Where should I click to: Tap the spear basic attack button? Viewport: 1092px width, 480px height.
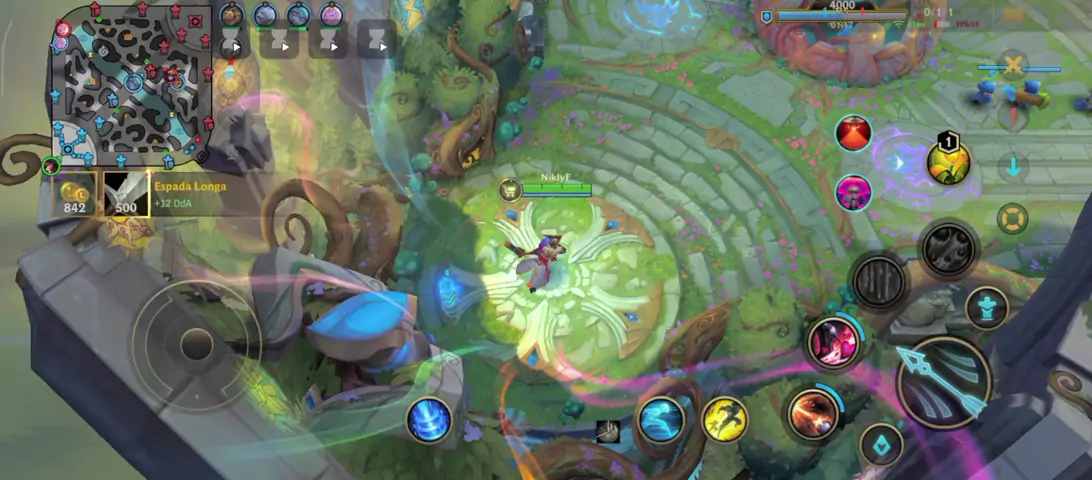tap(943, 382)
